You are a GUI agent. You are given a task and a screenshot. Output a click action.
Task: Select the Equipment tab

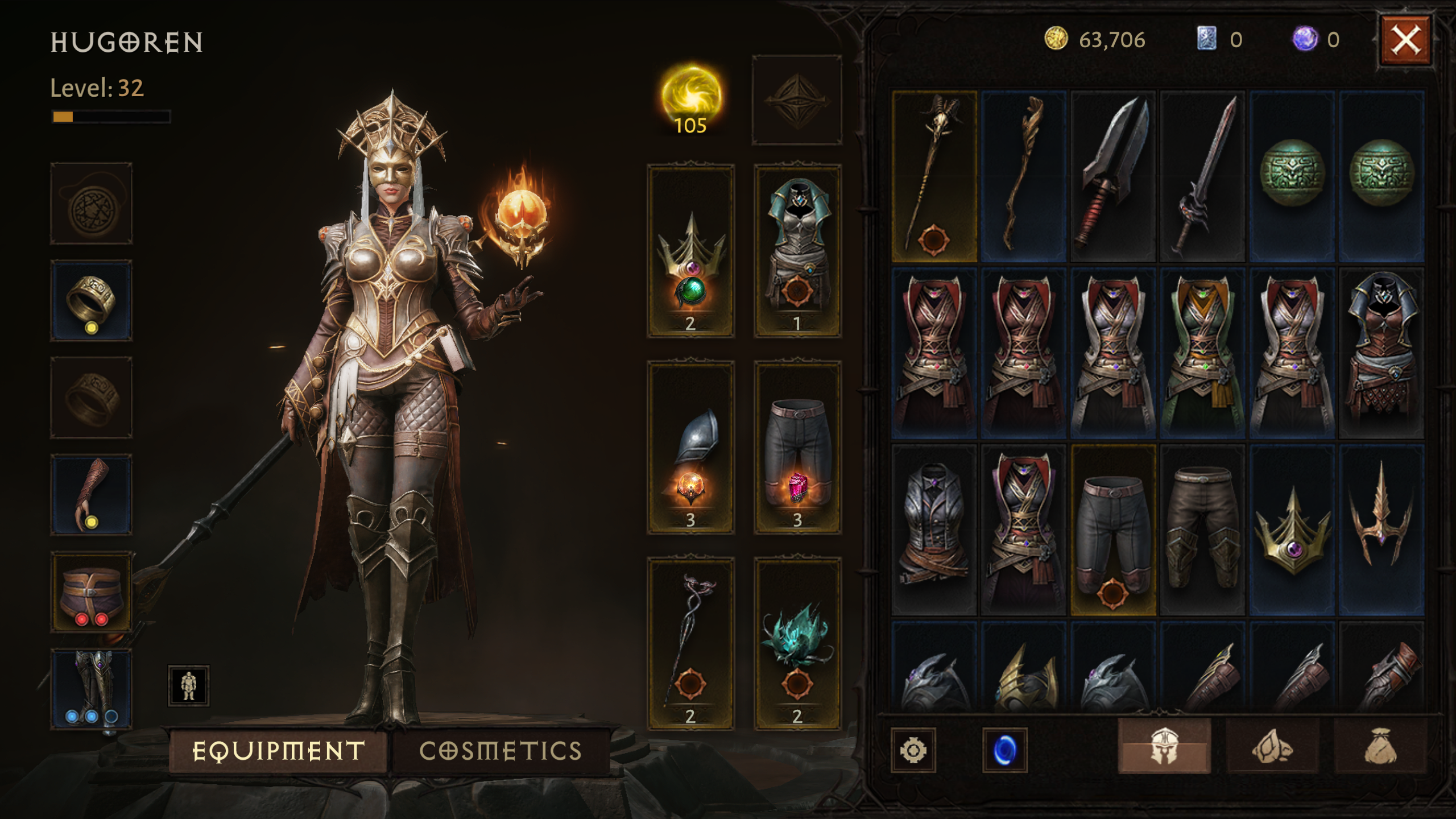279,751
